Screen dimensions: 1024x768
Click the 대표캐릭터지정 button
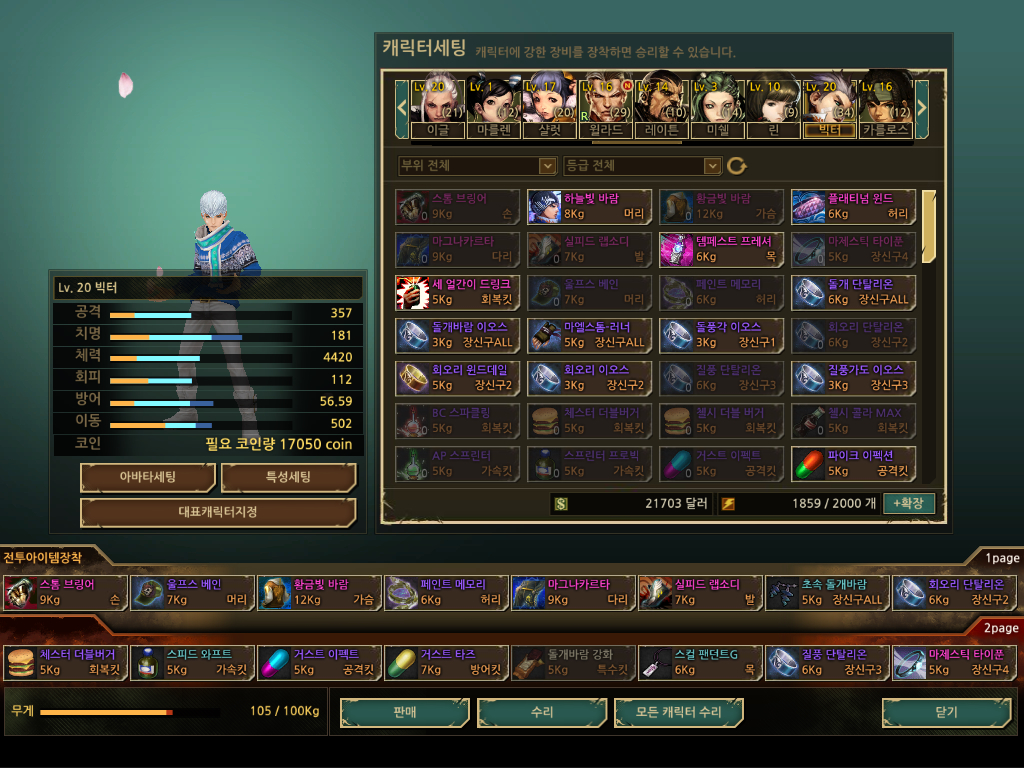tap(217, 512)
